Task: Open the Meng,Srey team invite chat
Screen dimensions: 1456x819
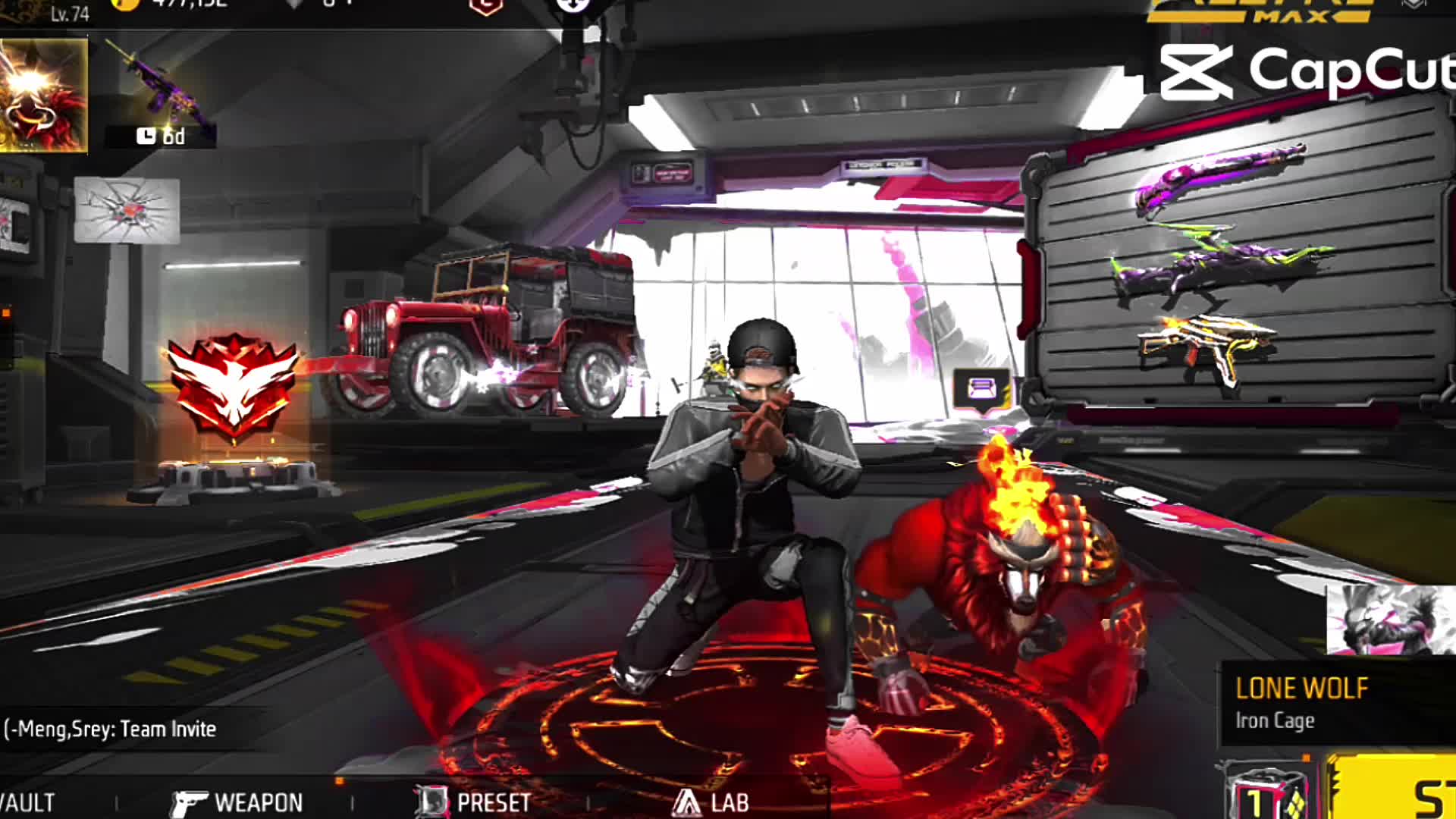Action: [x=111, y=729]
